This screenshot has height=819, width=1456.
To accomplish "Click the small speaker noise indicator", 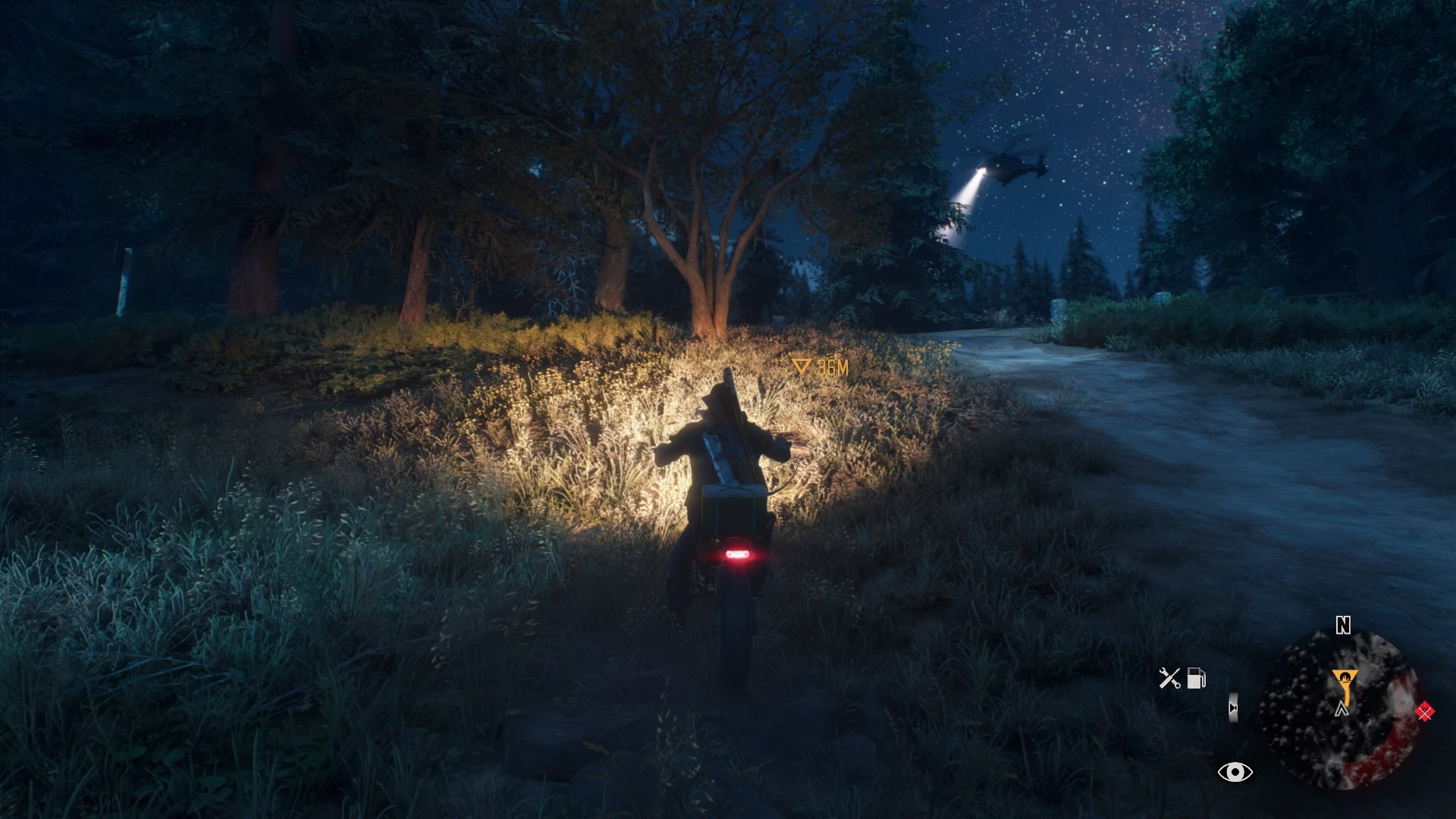I will point(1233,708).
